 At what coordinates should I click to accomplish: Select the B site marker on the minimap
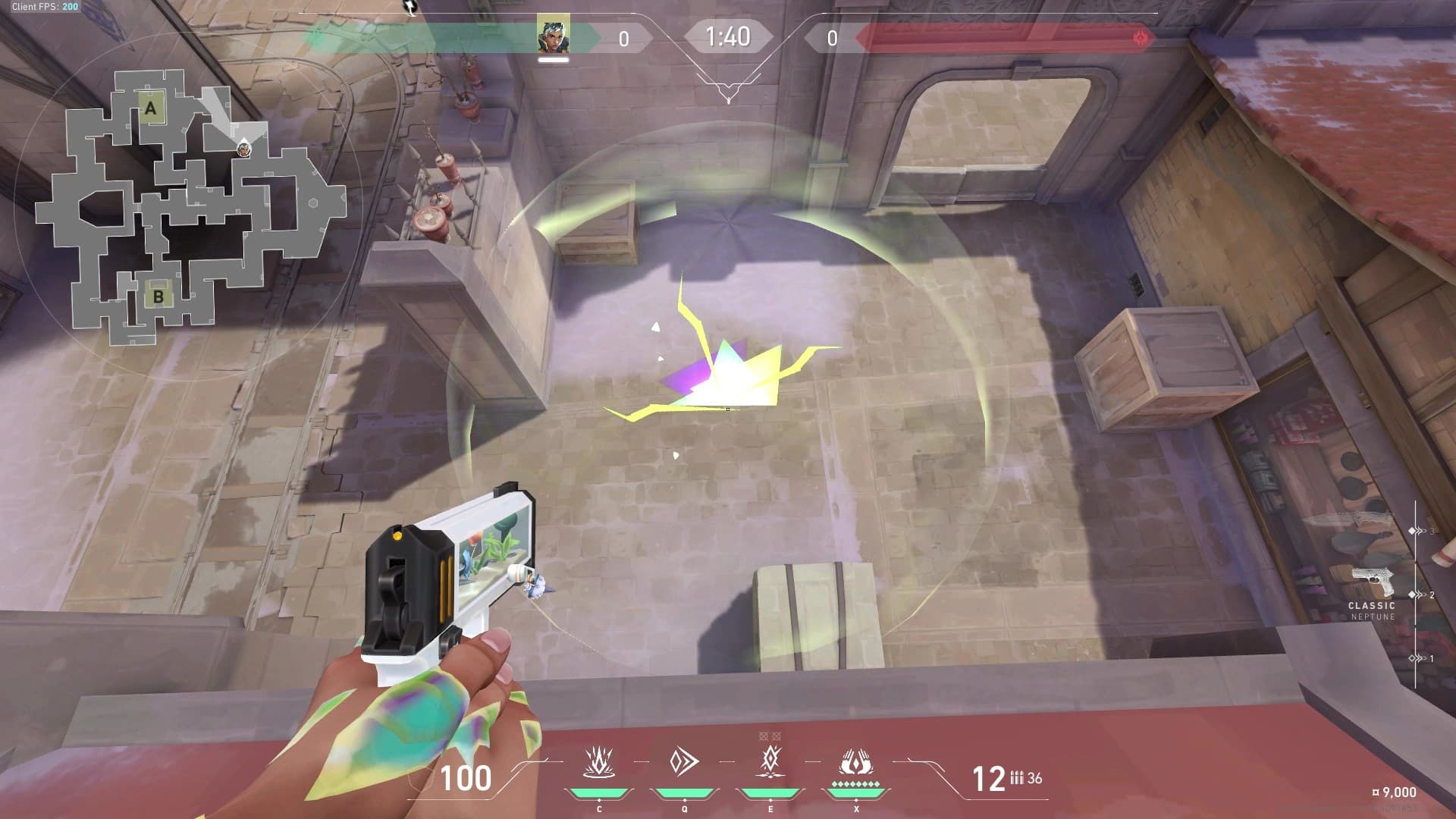pyautogui.click(x=158, y=296)
